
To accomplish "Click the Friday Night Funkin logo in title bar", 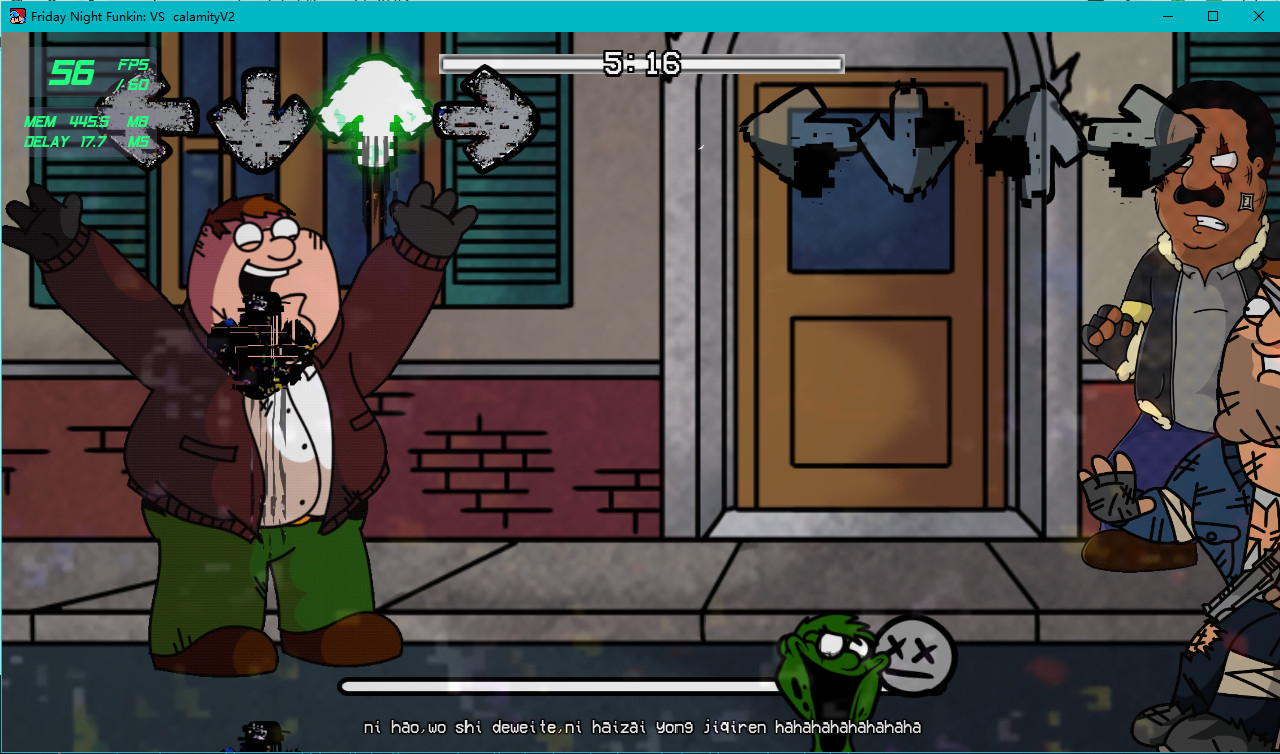I will pyautogui.click(x=16, y=16).
